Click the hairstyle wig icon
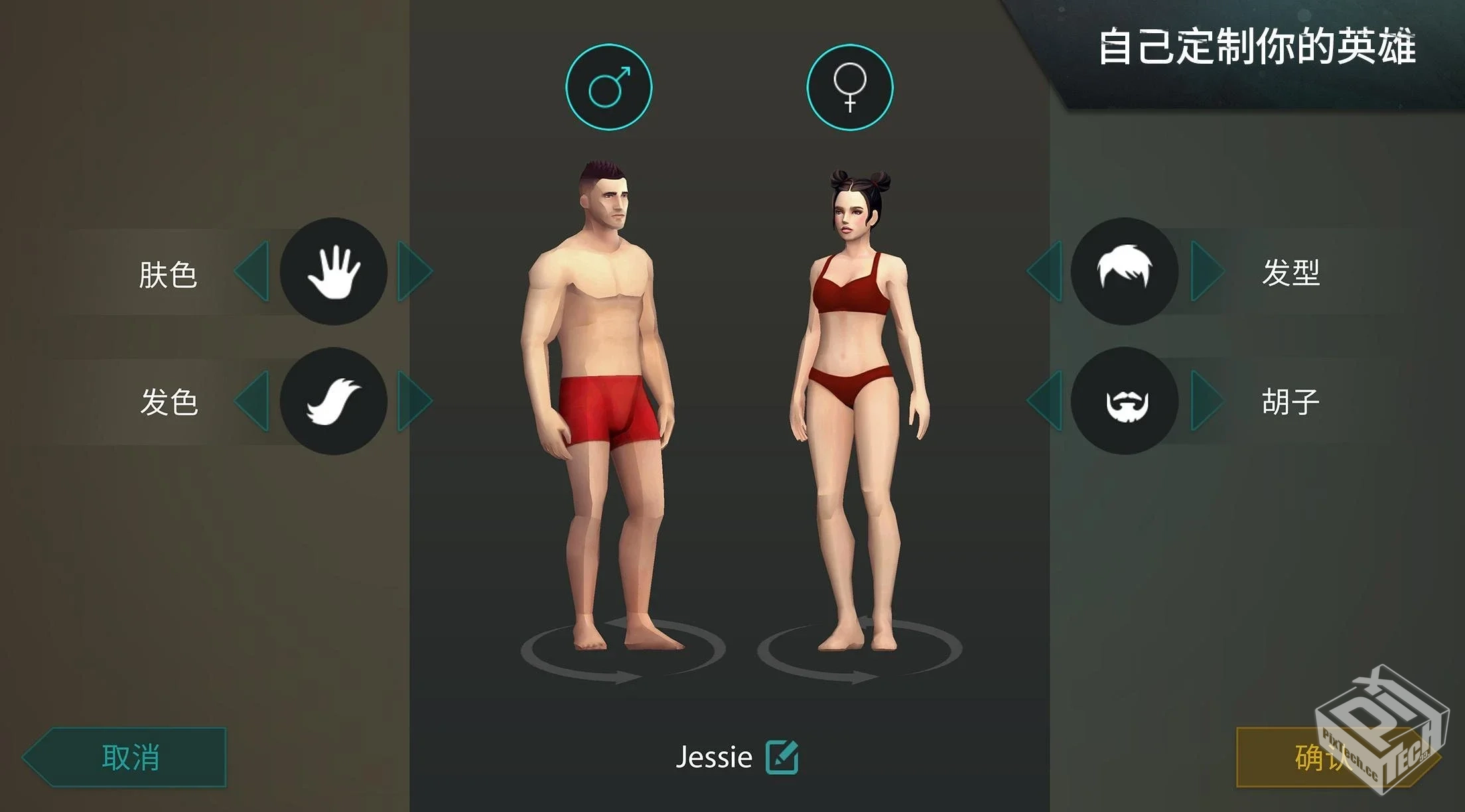The height and width of the screenshot is (812, 1465). pos(1125,271)
